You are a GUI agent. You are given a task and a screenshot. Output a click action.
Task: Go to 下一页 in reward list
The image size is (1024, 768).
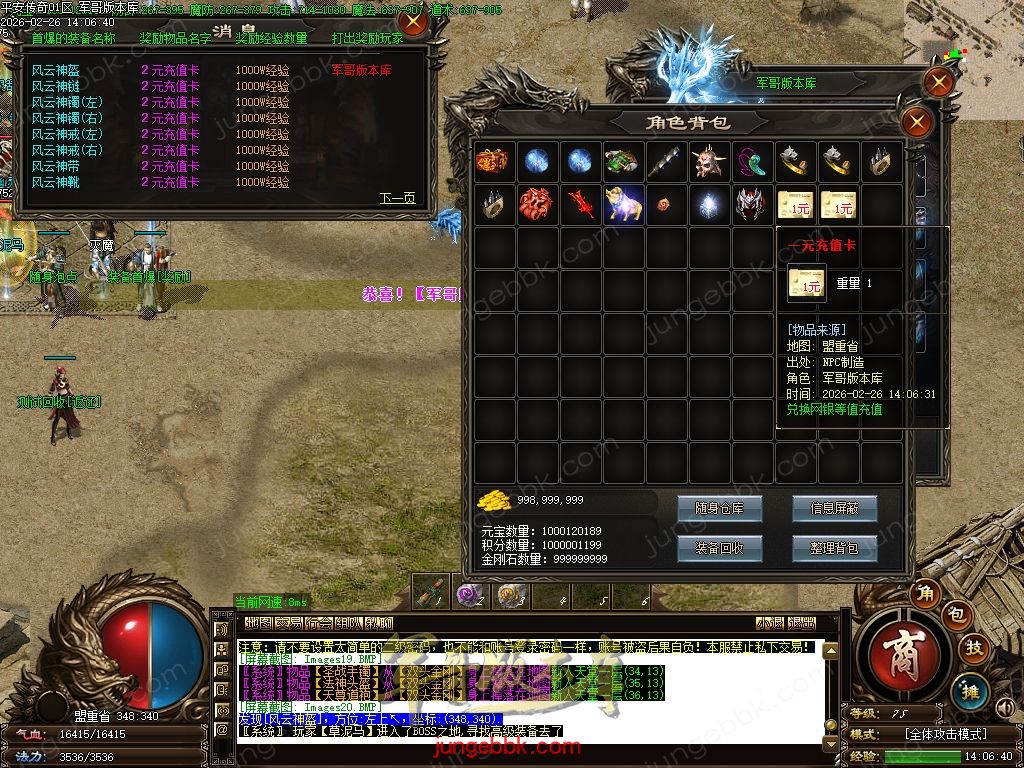[397, 198]
